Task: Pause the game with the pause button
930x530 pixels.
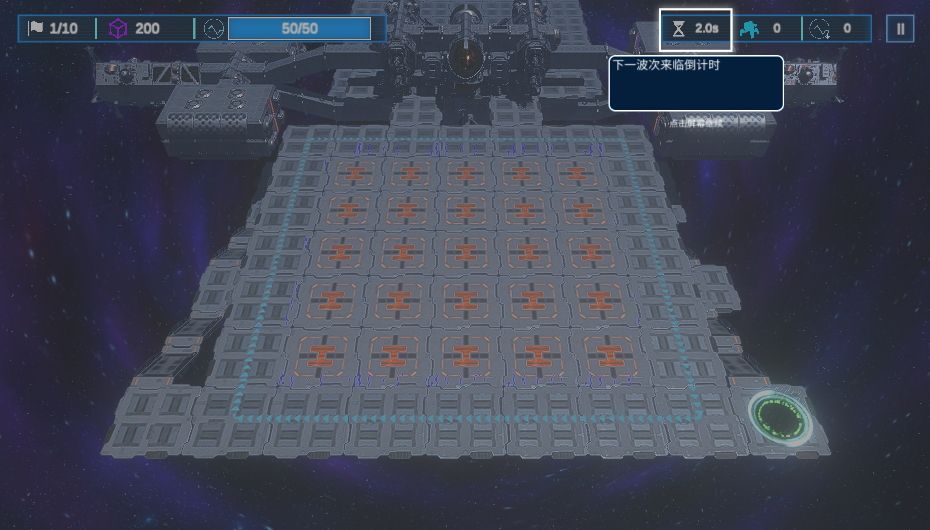Action: (x=899, y=29)
